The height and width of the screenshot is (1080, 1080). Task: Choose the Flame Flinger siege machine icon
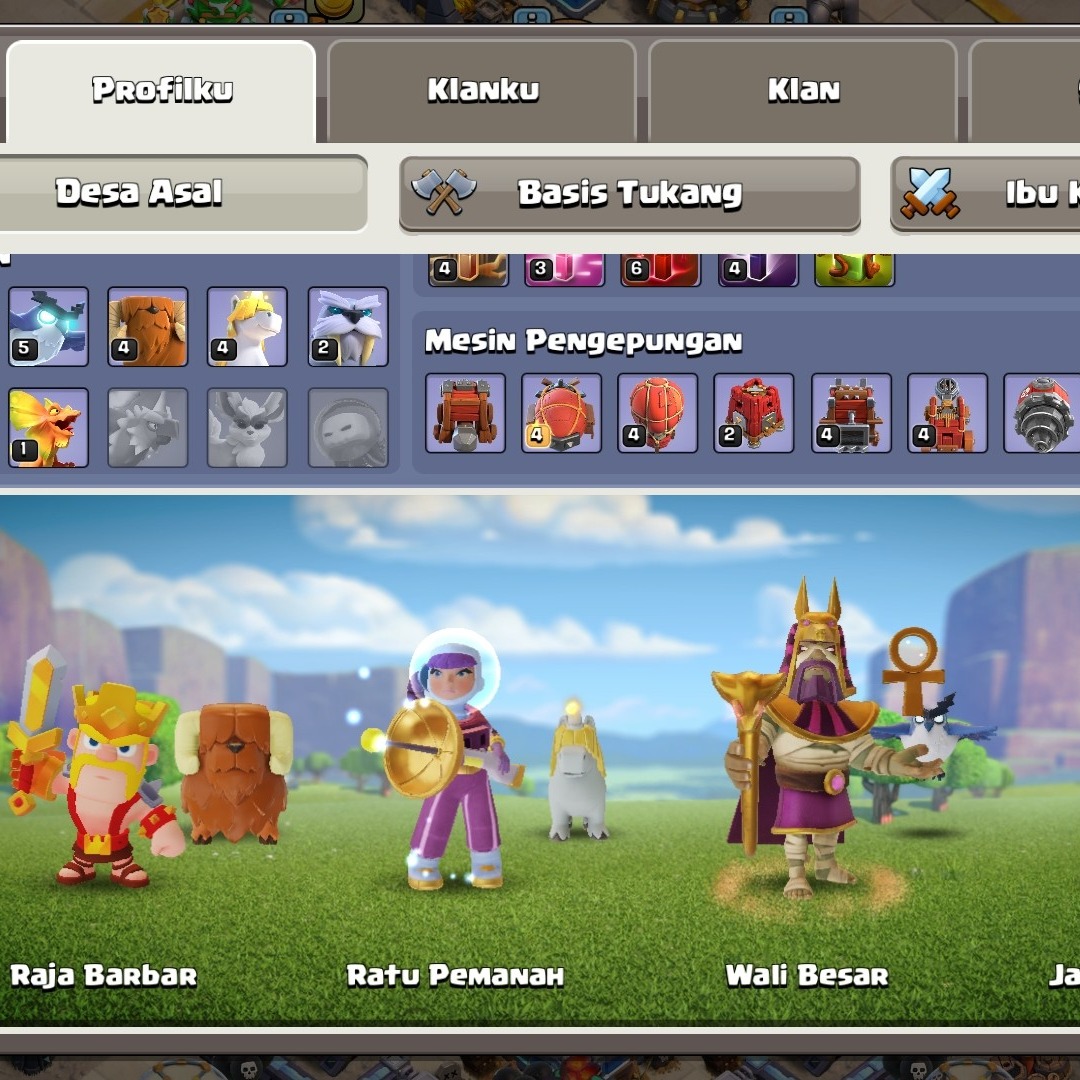click(x=946, y=413)
